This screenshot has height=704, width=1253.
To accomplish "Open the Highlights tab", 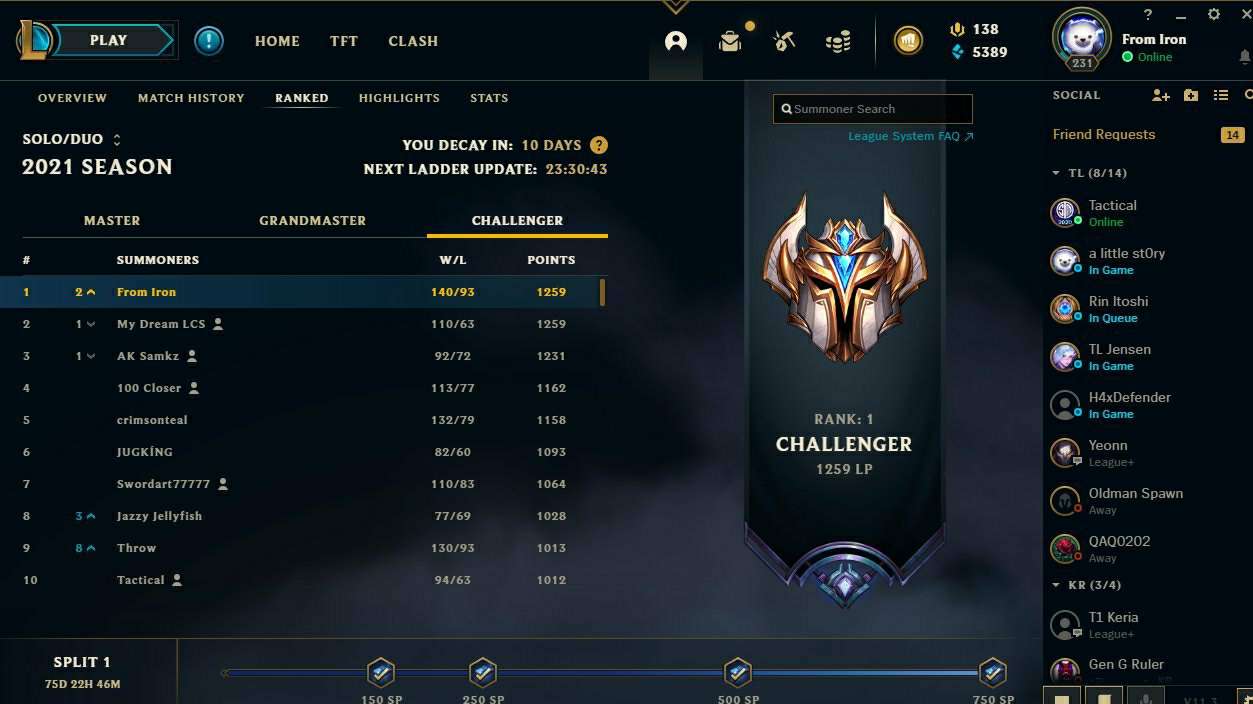I will point(399,98).
